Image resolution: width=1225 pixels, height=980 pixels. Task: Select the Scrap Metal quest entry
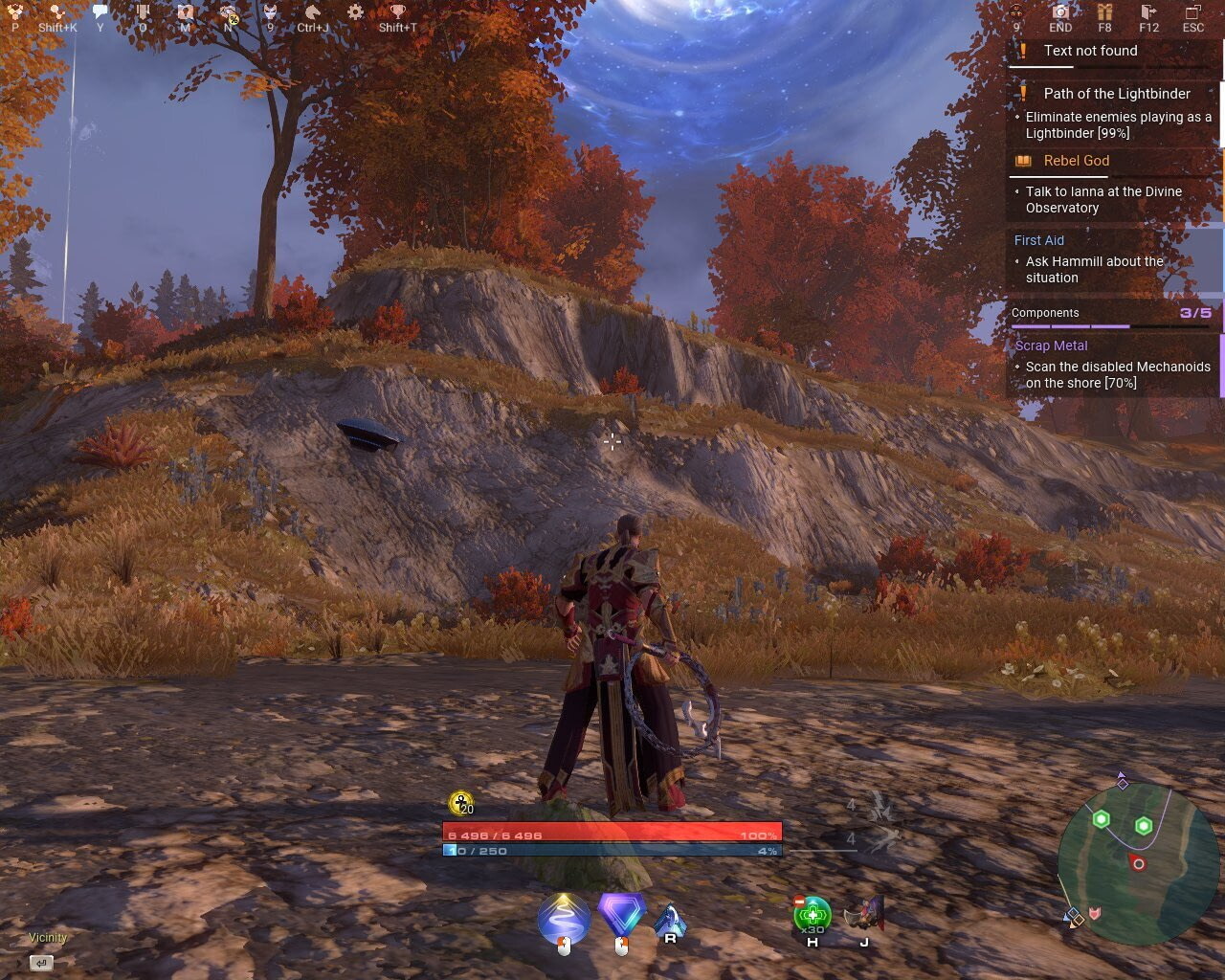point(1051,345)
